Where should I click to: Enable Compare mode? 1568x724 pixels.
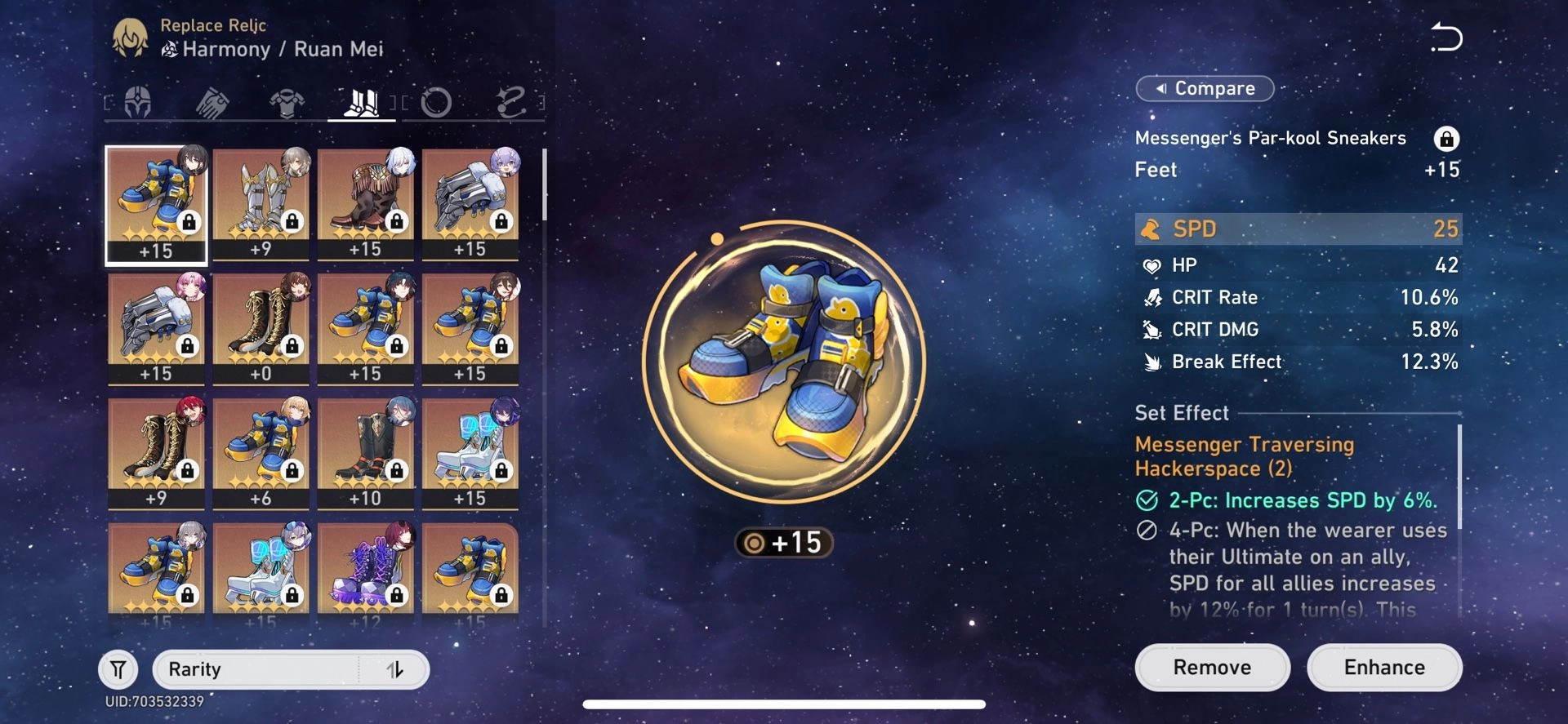click(1205, 88)
